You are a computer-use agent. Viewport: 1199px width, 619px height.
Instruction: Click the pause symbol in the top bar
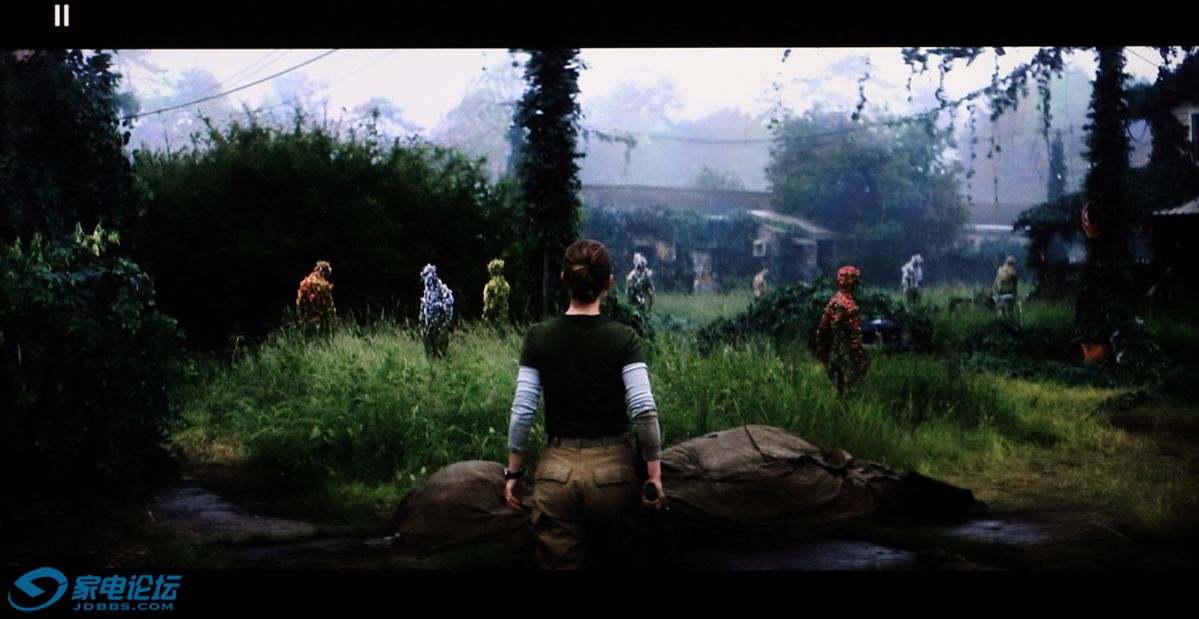[62, 16]
